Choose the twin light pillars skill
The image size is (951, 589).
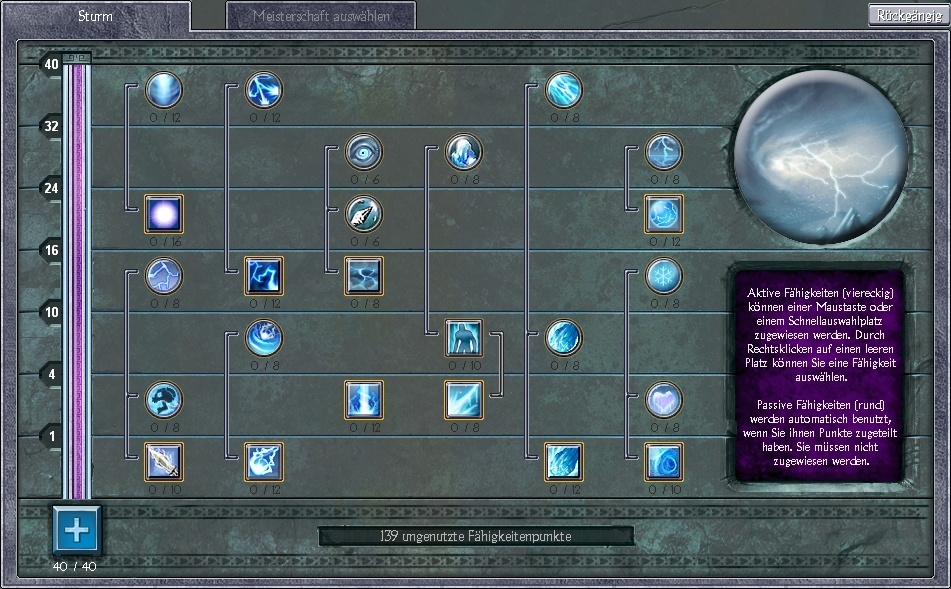(x=364, y=400)
